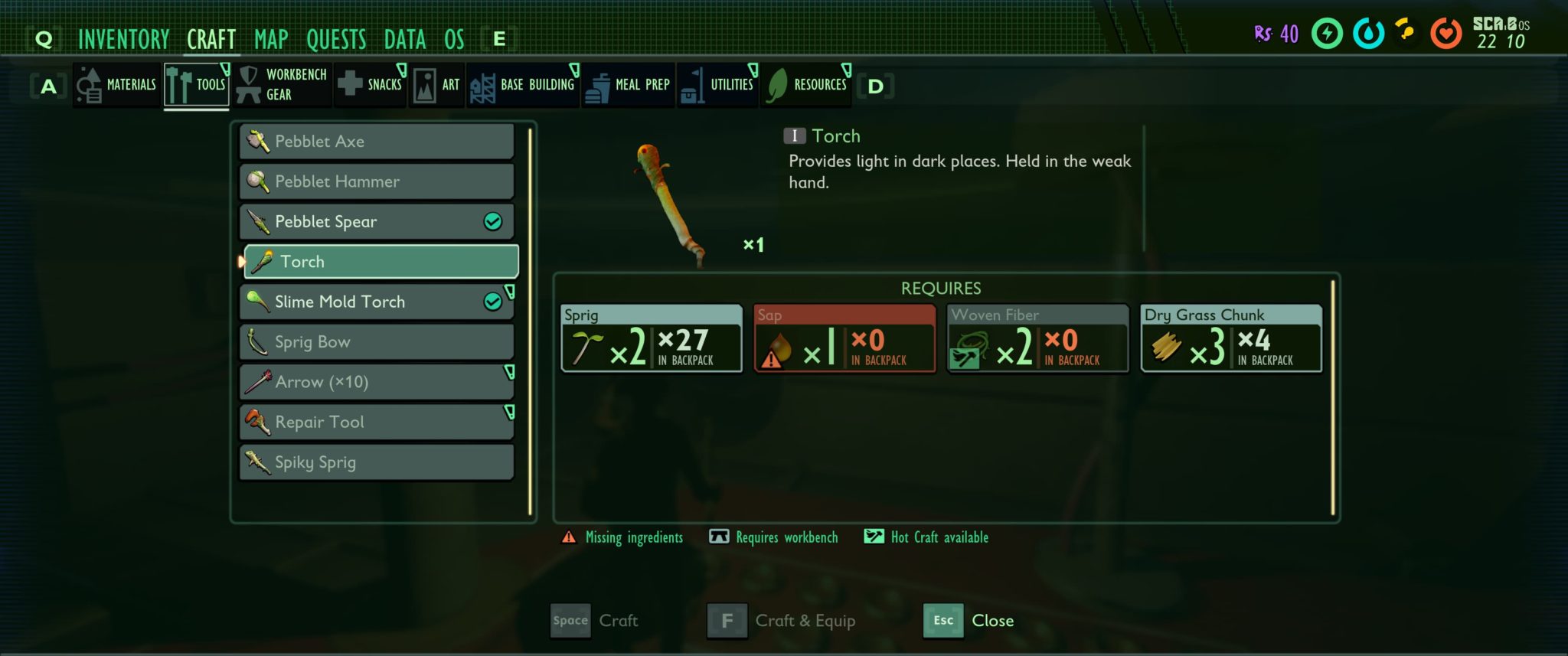
Task: Toggle the checkmark on Slime Mold Torch
Action: (494, 301)
